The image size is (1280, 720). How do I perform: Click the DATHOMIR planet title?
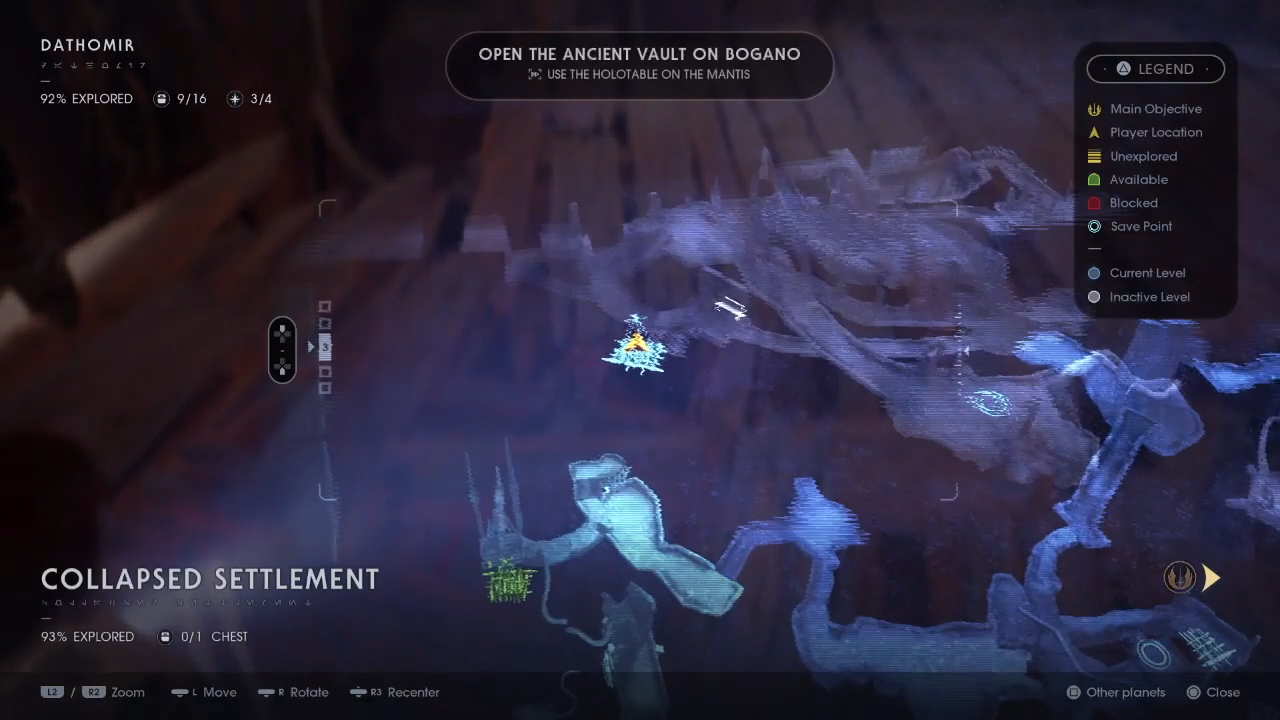87,45
